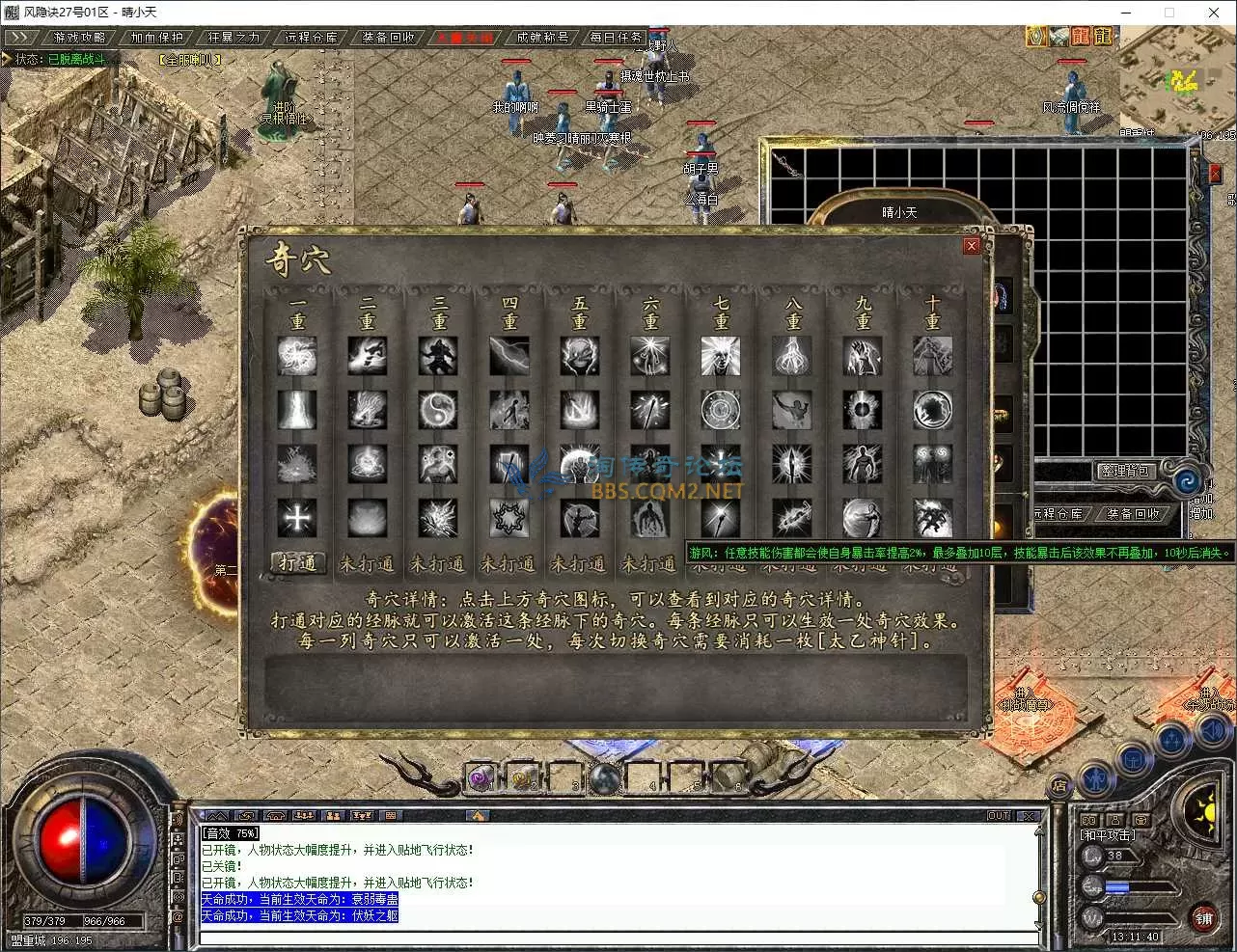Click the red 龍 icon
Viewport: 1237px width, 952px height.
click(x=1081, y=37)
